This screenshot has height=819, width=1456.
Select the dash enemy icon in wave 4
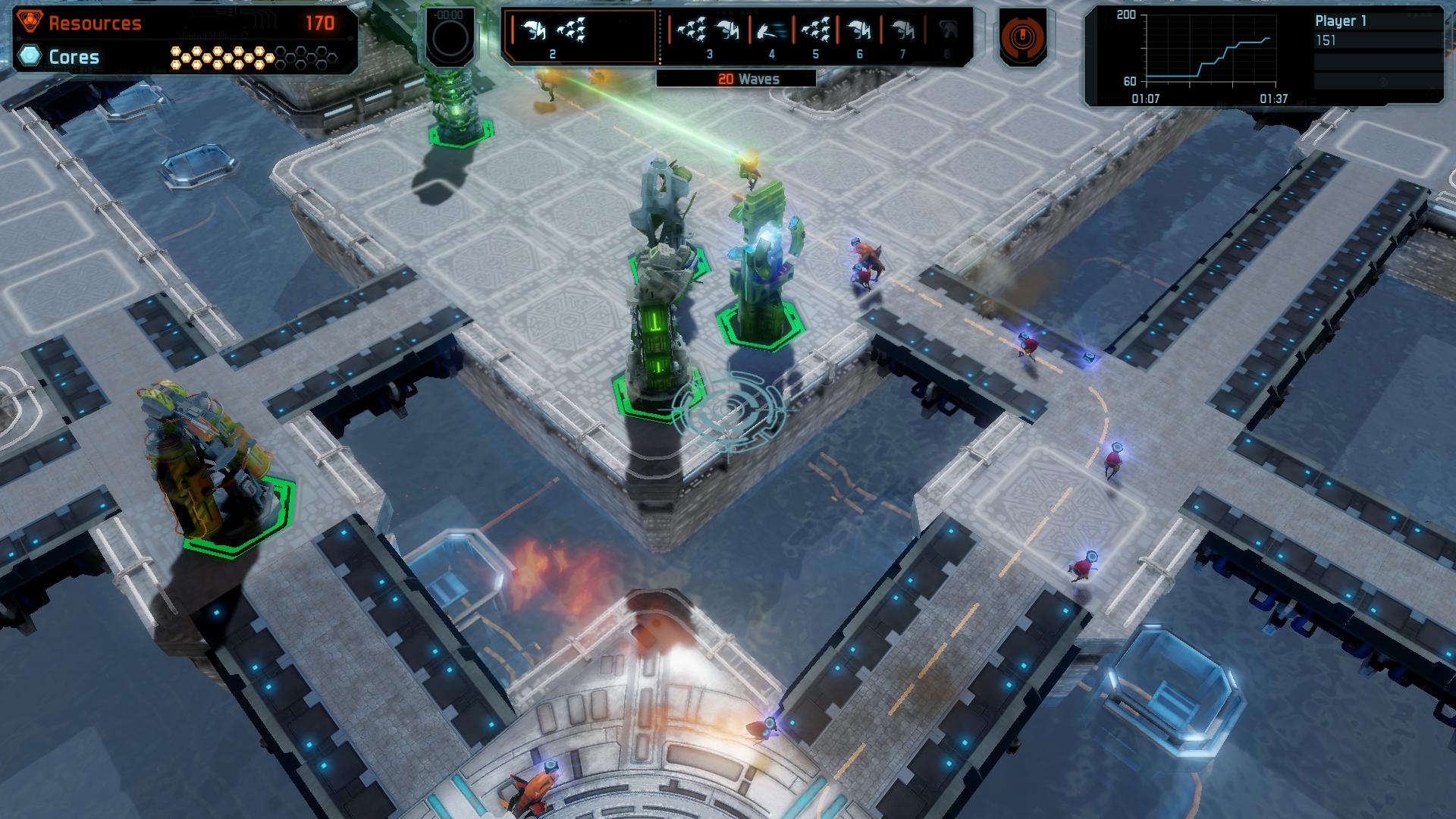click(773, 29)
